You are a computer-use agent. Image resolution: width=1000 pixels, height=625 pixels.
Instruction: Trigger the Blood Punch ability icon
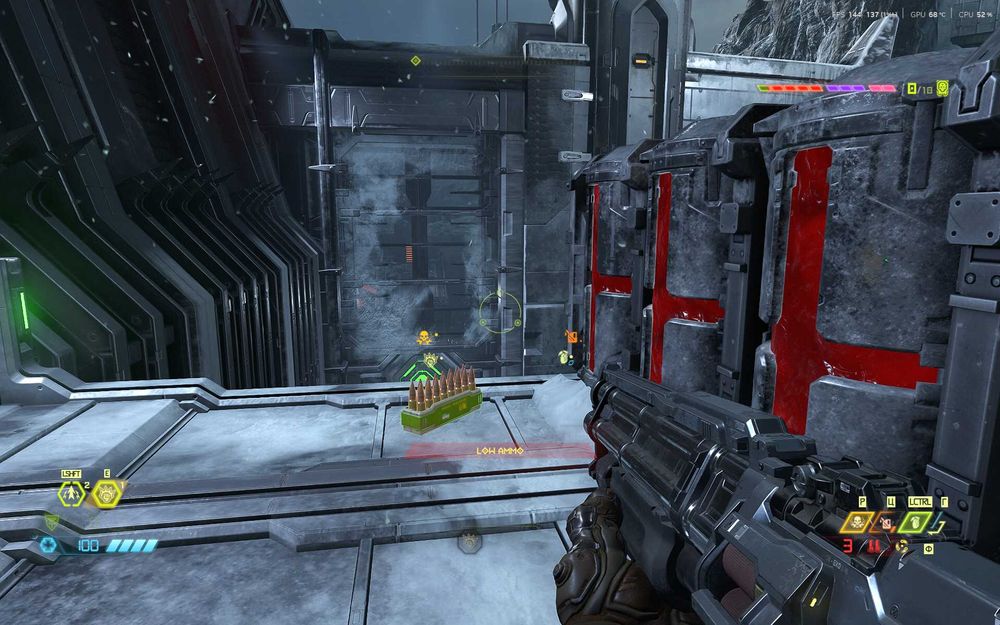[106, 493]
